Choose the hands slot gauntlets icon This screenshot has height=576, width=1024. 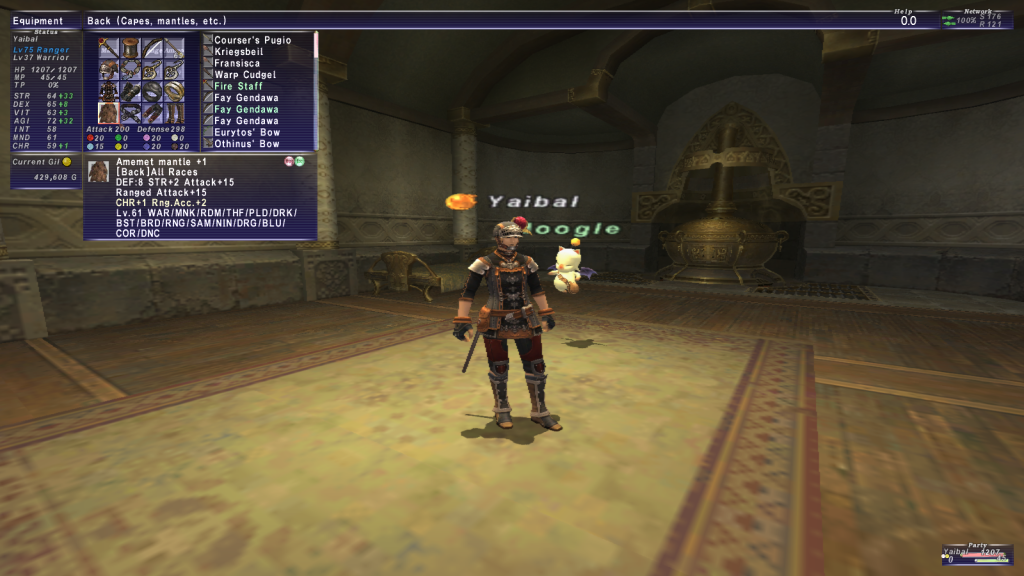click(x=131, y=91)
